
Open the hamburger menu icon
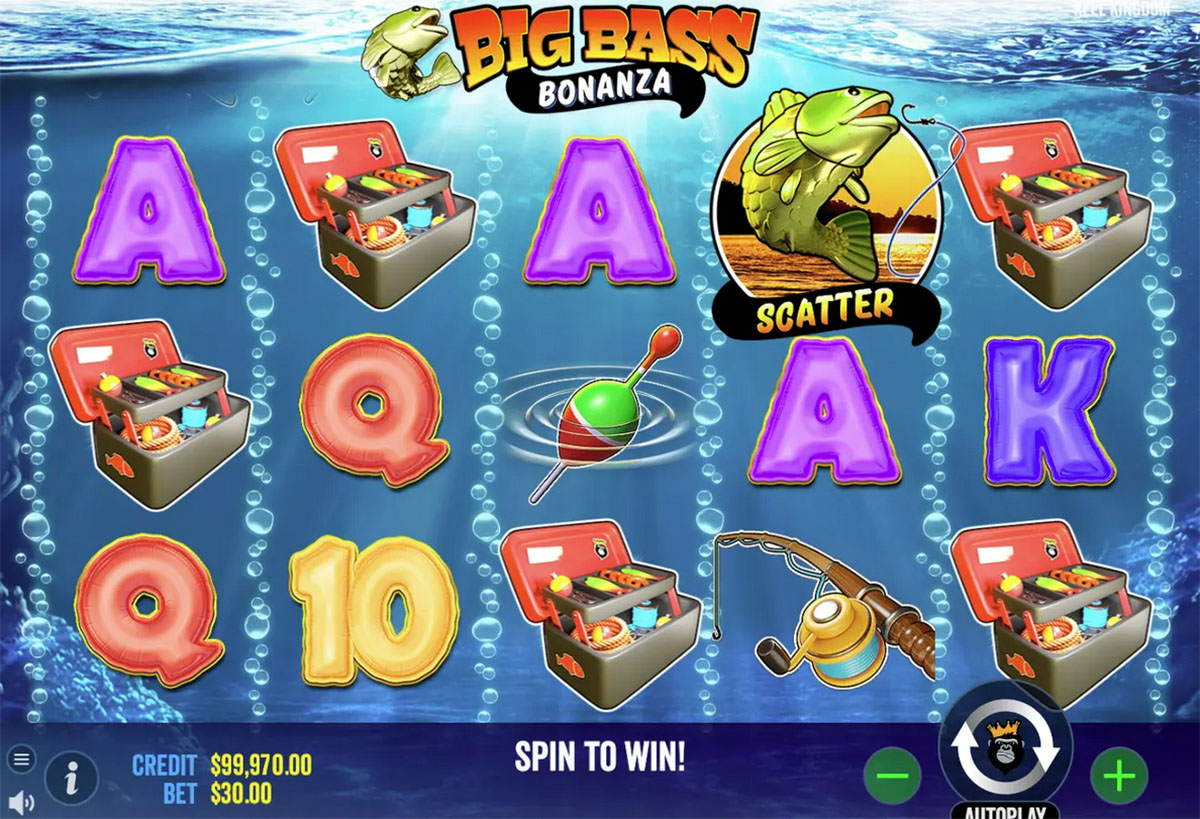pyautogui.click(x=22, y=758)
